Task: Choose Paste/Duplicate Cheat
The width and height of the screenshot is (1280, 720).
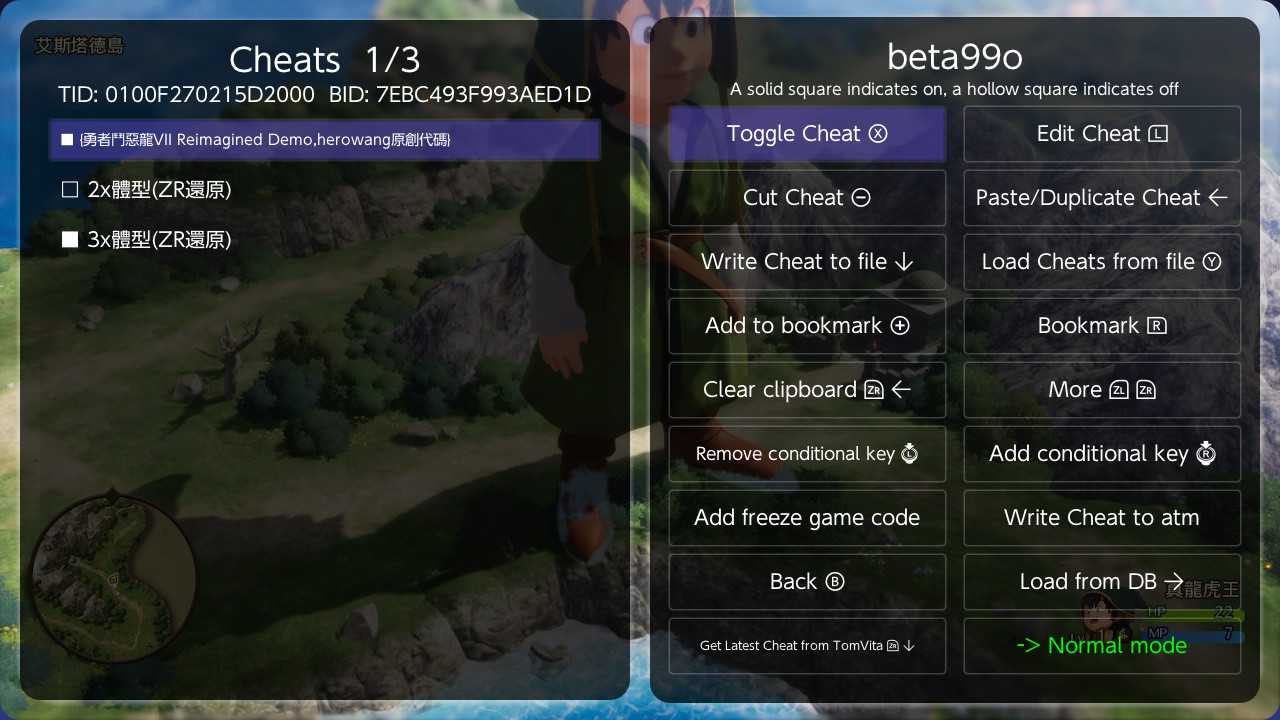Action: click(x=1101, y=198)
